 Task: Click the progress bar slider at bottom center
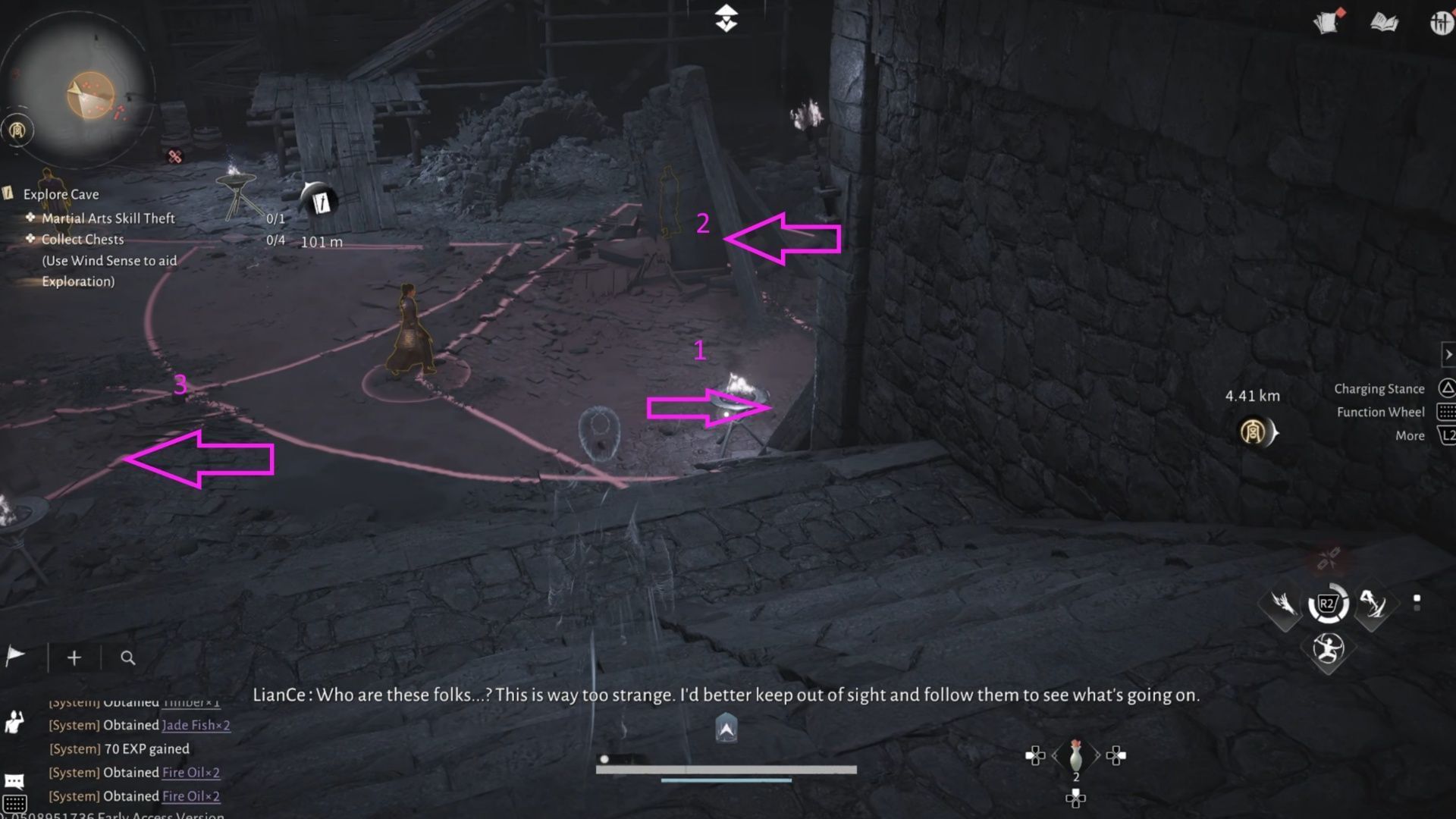604,758
